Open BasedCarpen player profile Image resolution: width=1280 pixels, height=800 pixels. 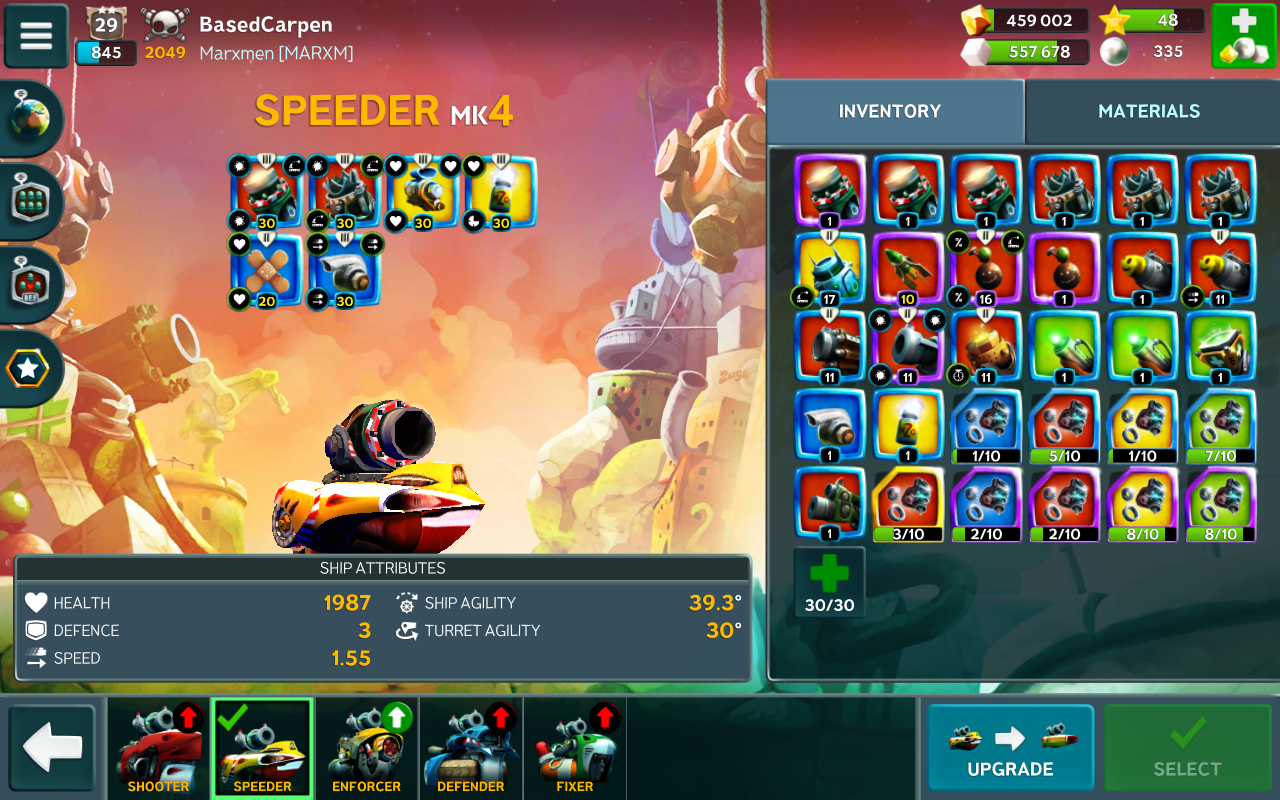click(x=265, y=25)
